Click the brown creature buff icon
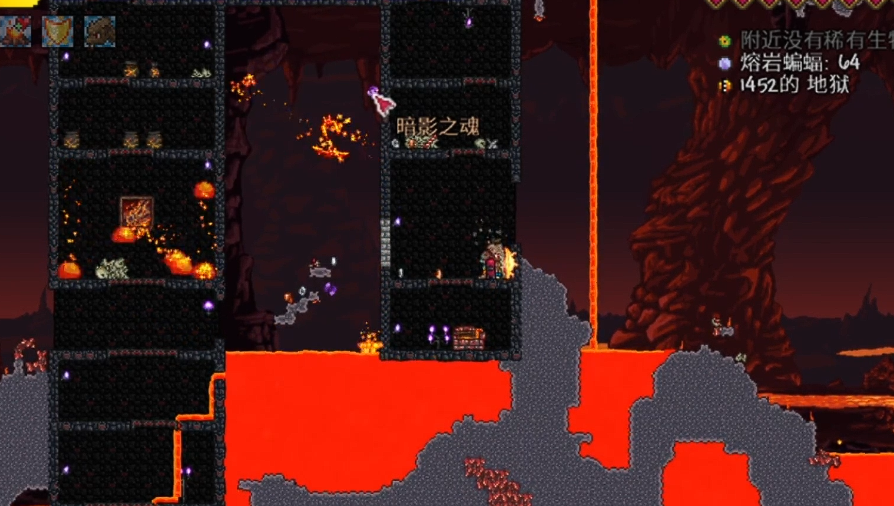Image resolution: width=894 pixels, height=506 pixels. click(99, 30)
